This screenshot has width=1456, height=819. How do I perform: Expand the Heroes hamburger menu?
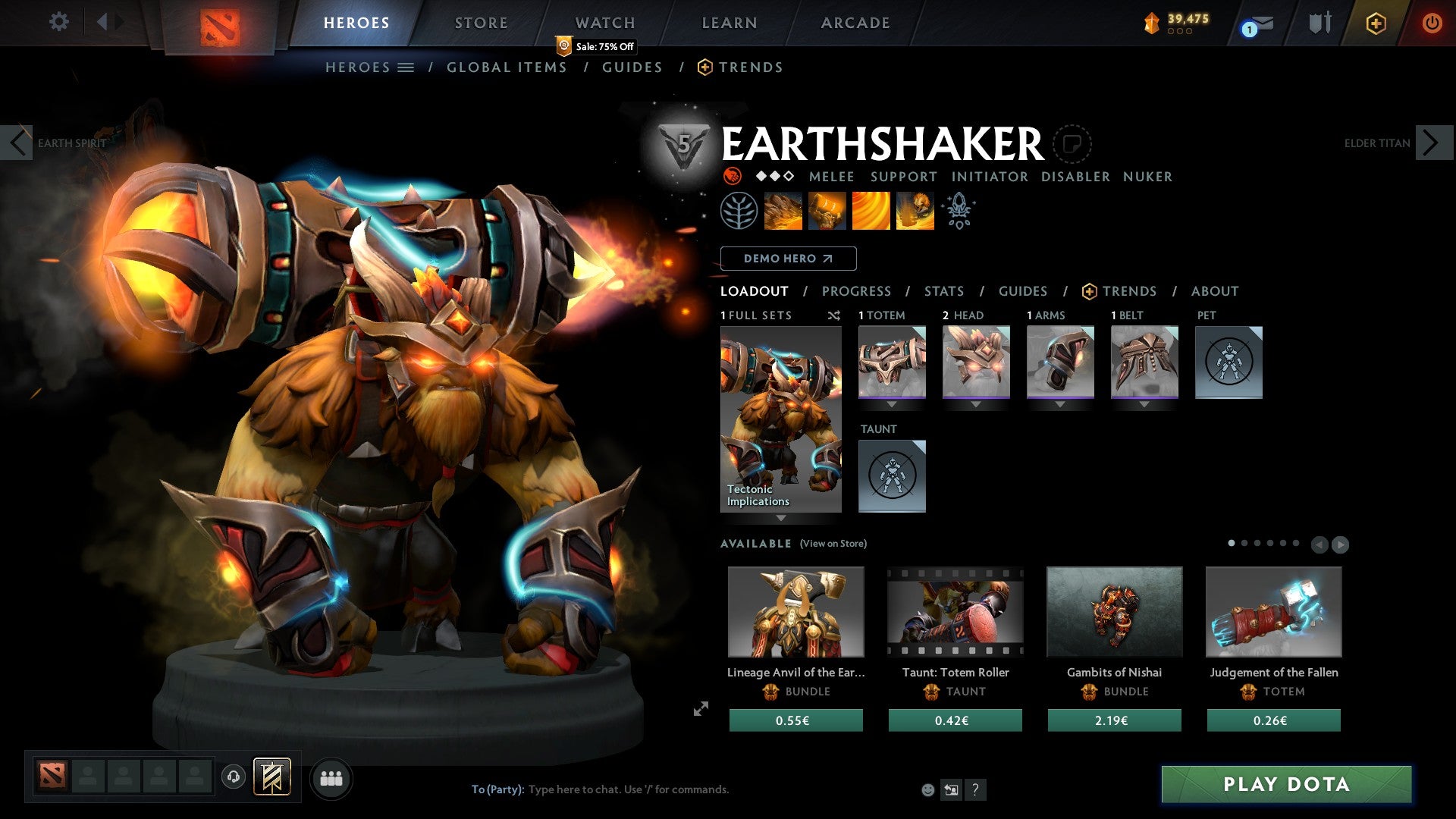point(407,67)
